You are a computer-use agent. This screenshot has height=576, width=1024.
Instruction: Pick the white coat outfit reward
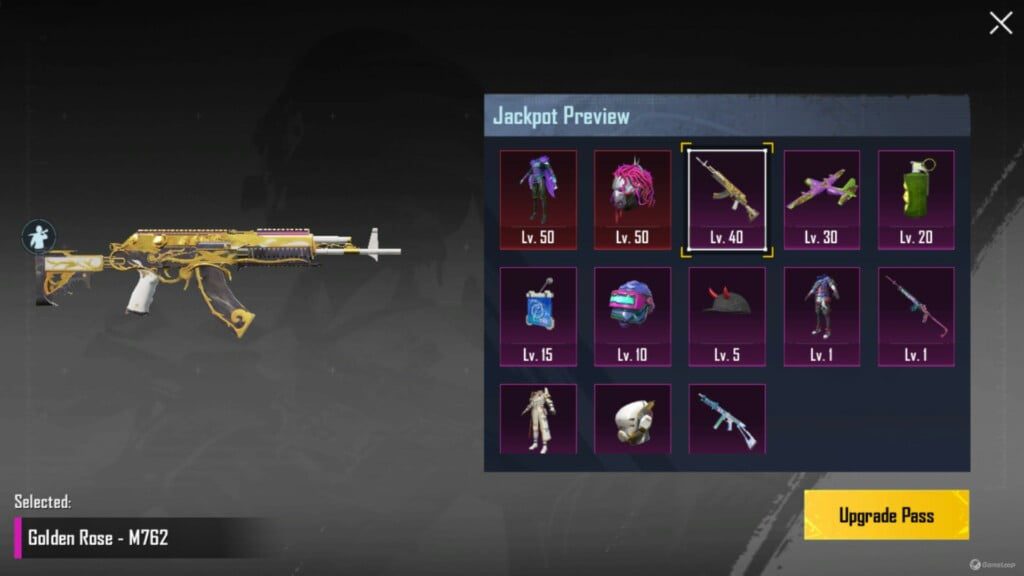(x=538, y=419)
